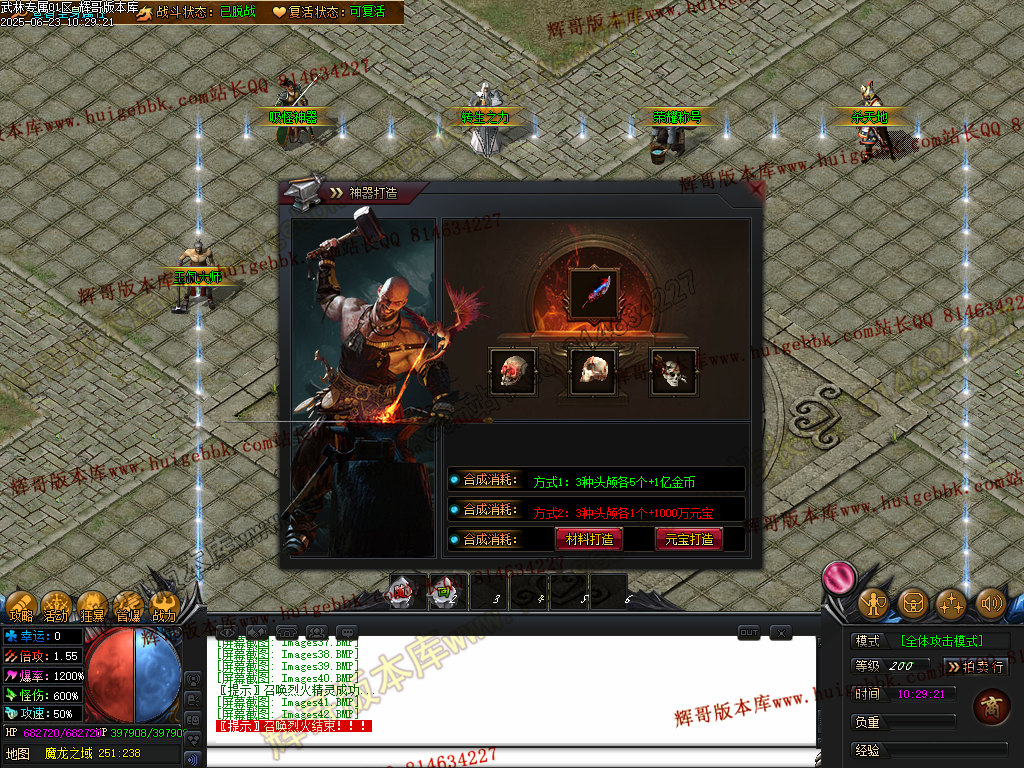Open the 活动 events menu
The width and height of the screenshot is (1024, 768).
tap(56, 606)
